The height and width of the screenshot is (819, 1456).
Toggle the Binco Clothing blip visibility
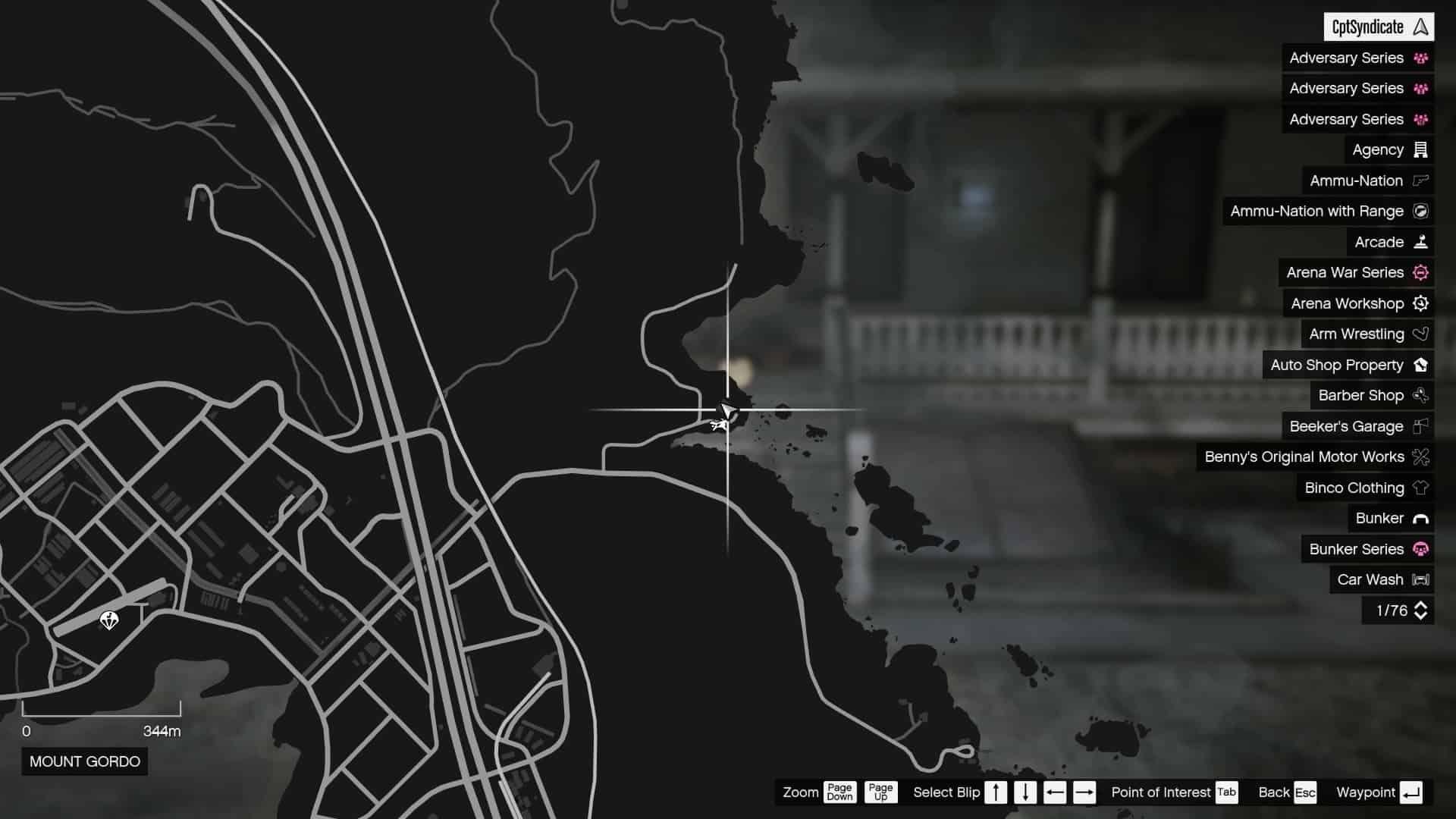click(1420, 488)
